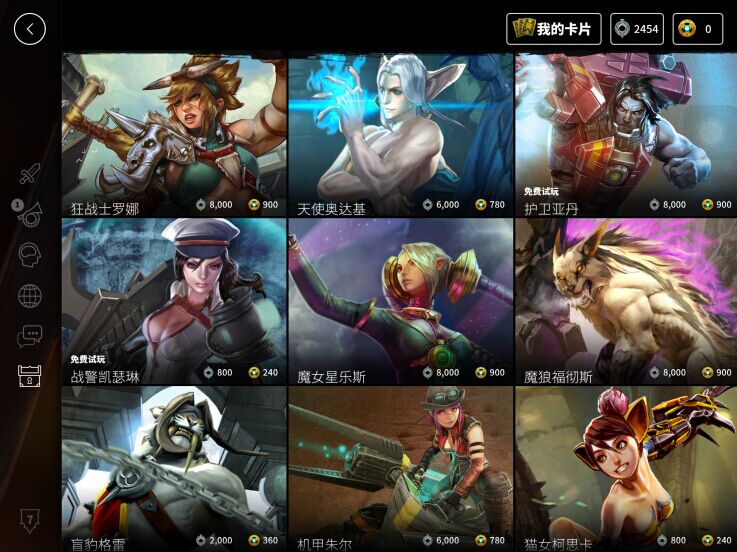Screen dimensions: 737x552
Task: Pick the 魔狼福彻斯 hero card
Action: [625, 302]
